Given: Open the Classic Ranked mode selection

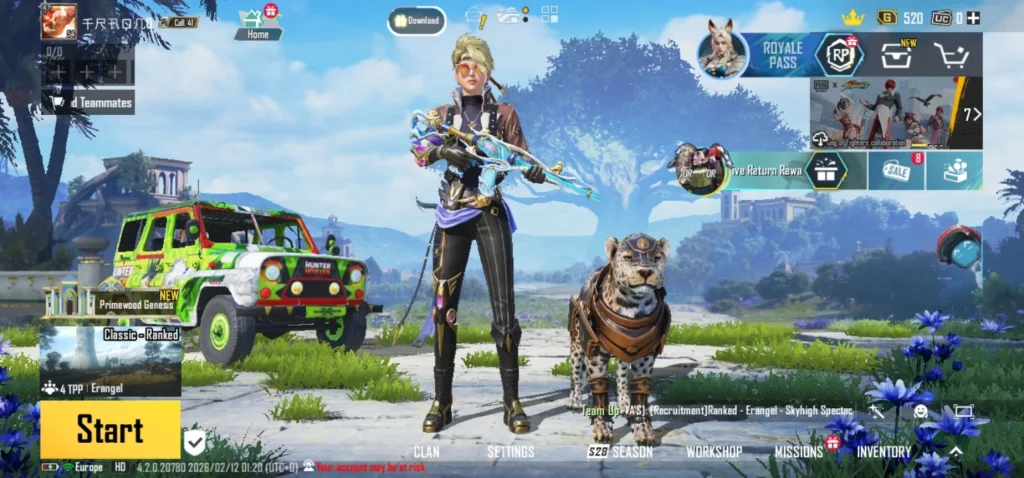Looking at the screenshot, I should pyautogui.click(x=110, y=360).
